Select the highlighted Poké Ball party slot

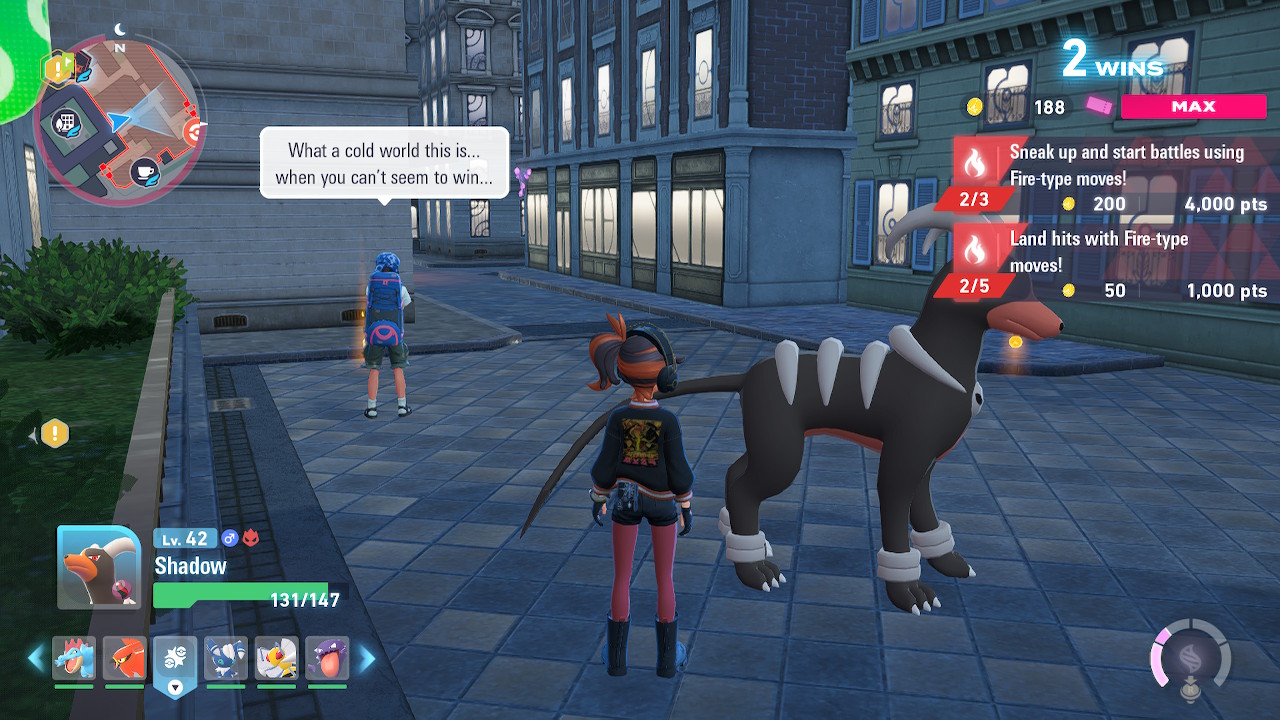point(175,660)
